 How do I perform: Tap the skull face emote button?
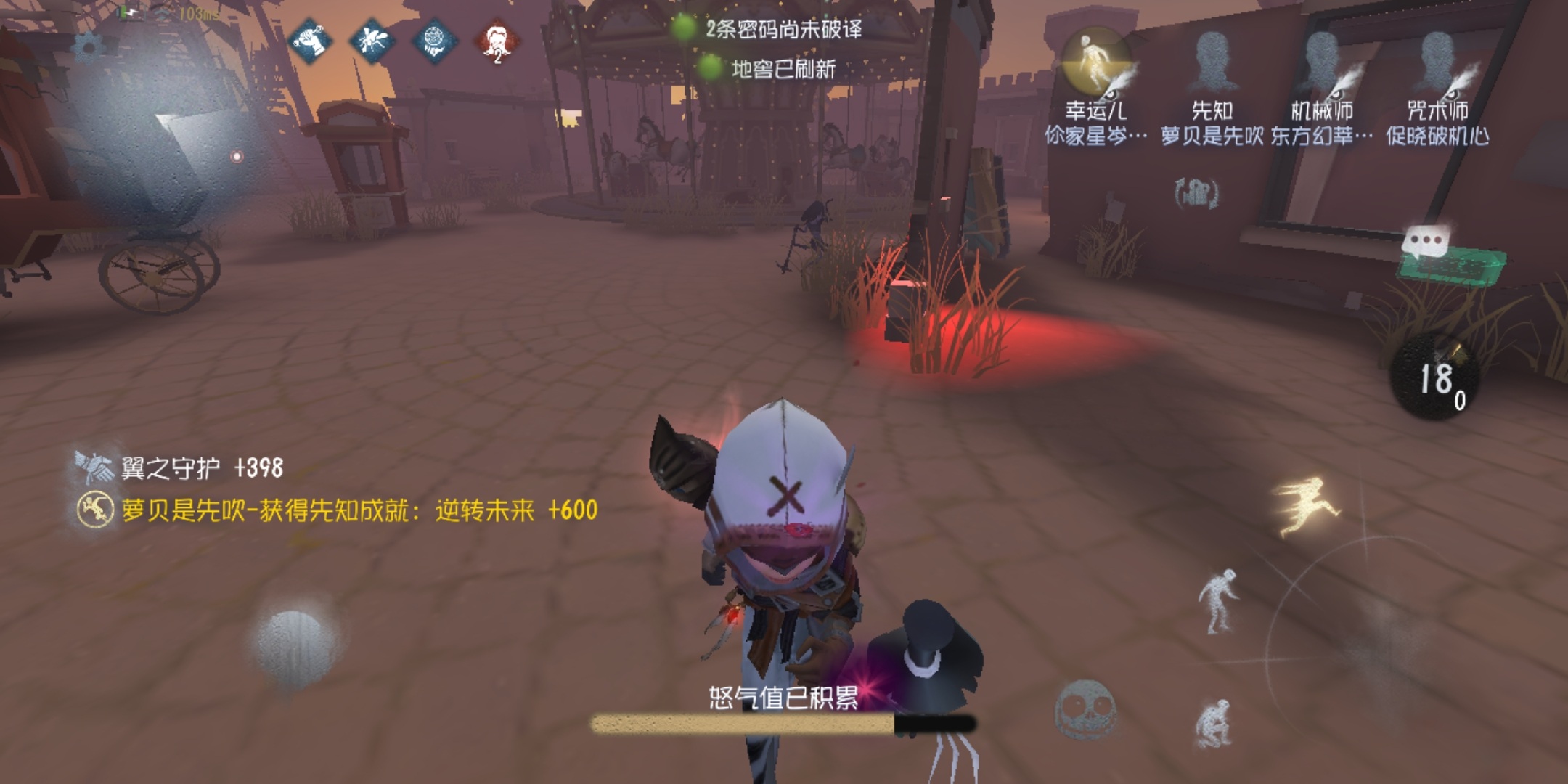click(x=1085, y=709)
